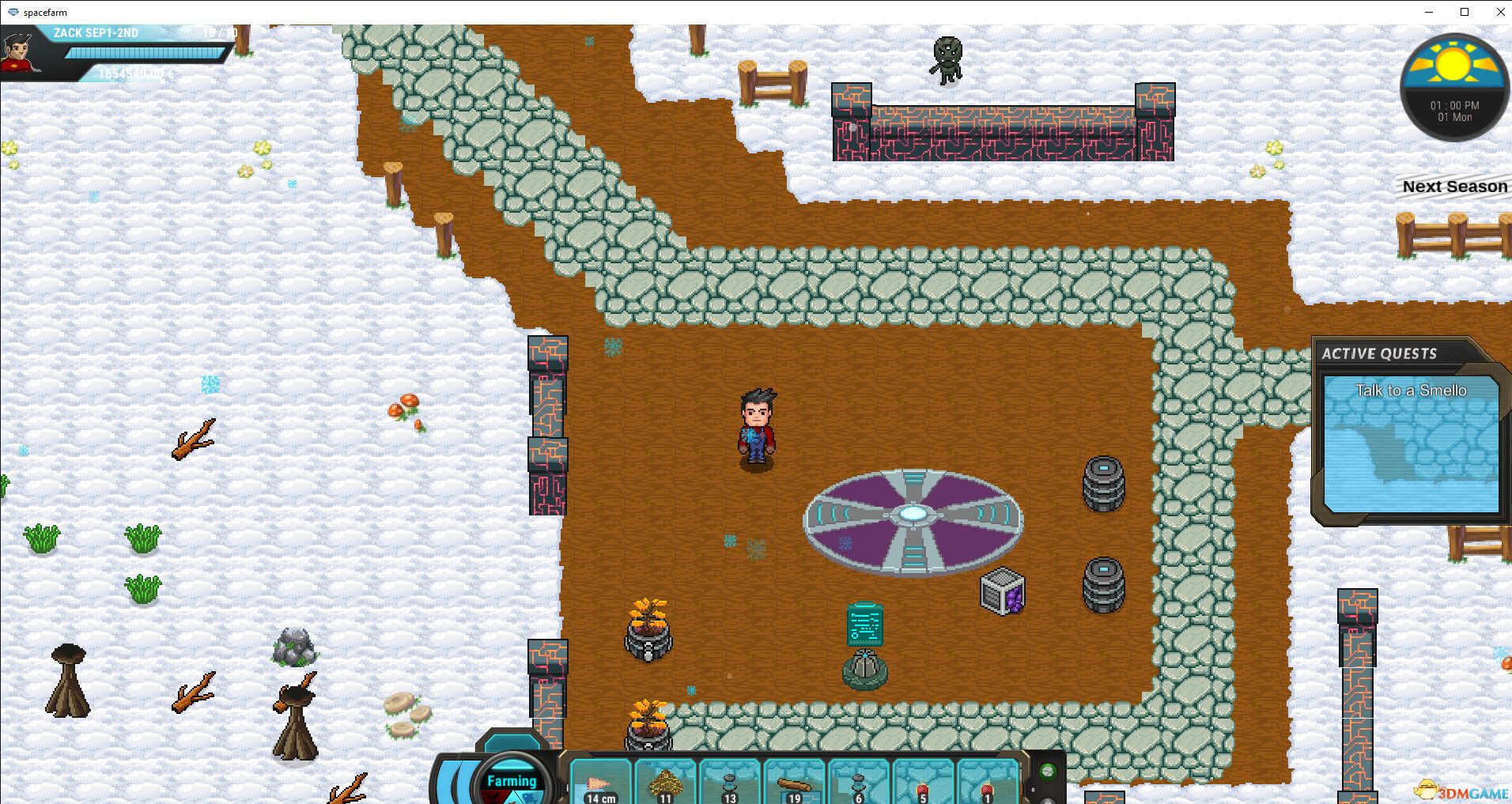Click the Active Quests header

pos(1380,353)
